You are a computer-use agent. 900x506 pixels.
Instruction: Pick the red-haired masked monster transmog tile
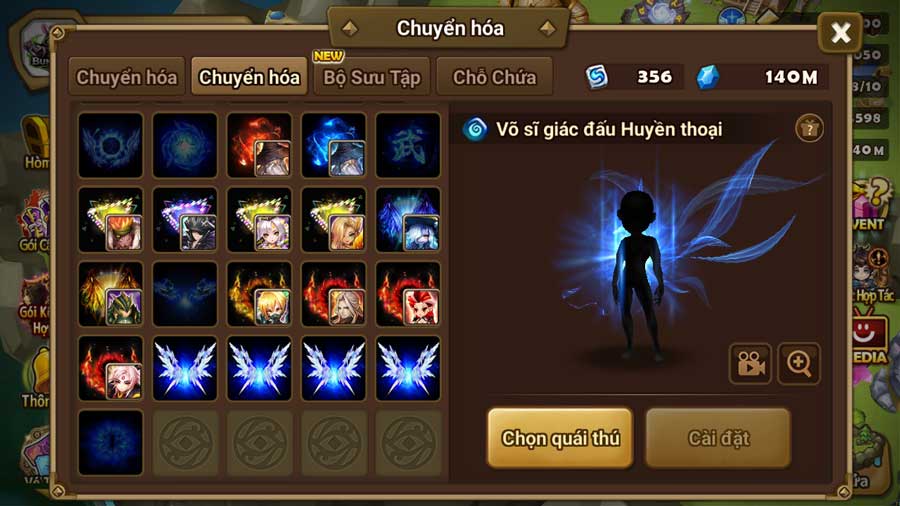tap(408, 294)
